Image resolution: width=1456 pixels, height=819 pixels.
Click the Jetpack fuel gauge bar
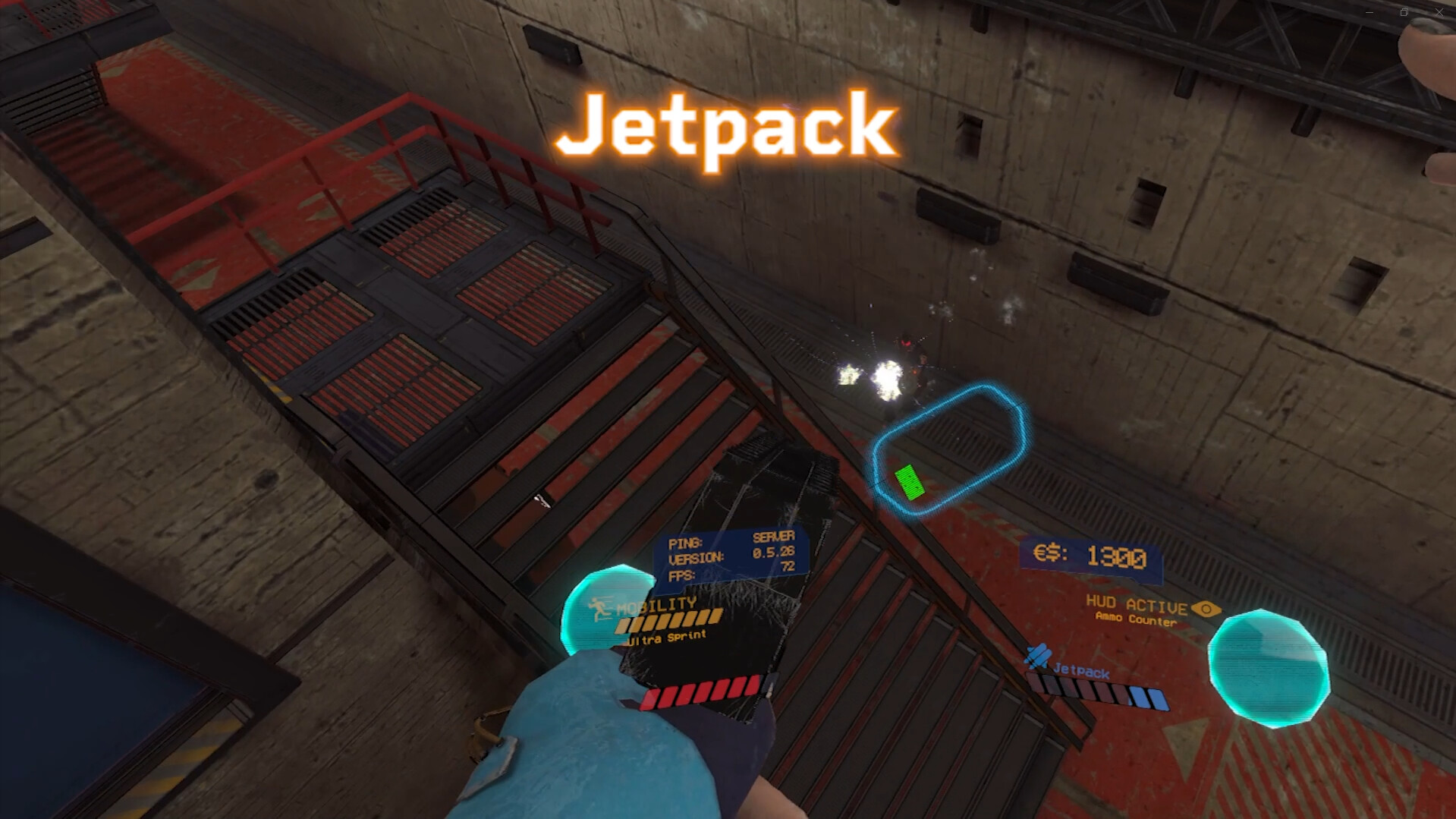[1098, 691]
